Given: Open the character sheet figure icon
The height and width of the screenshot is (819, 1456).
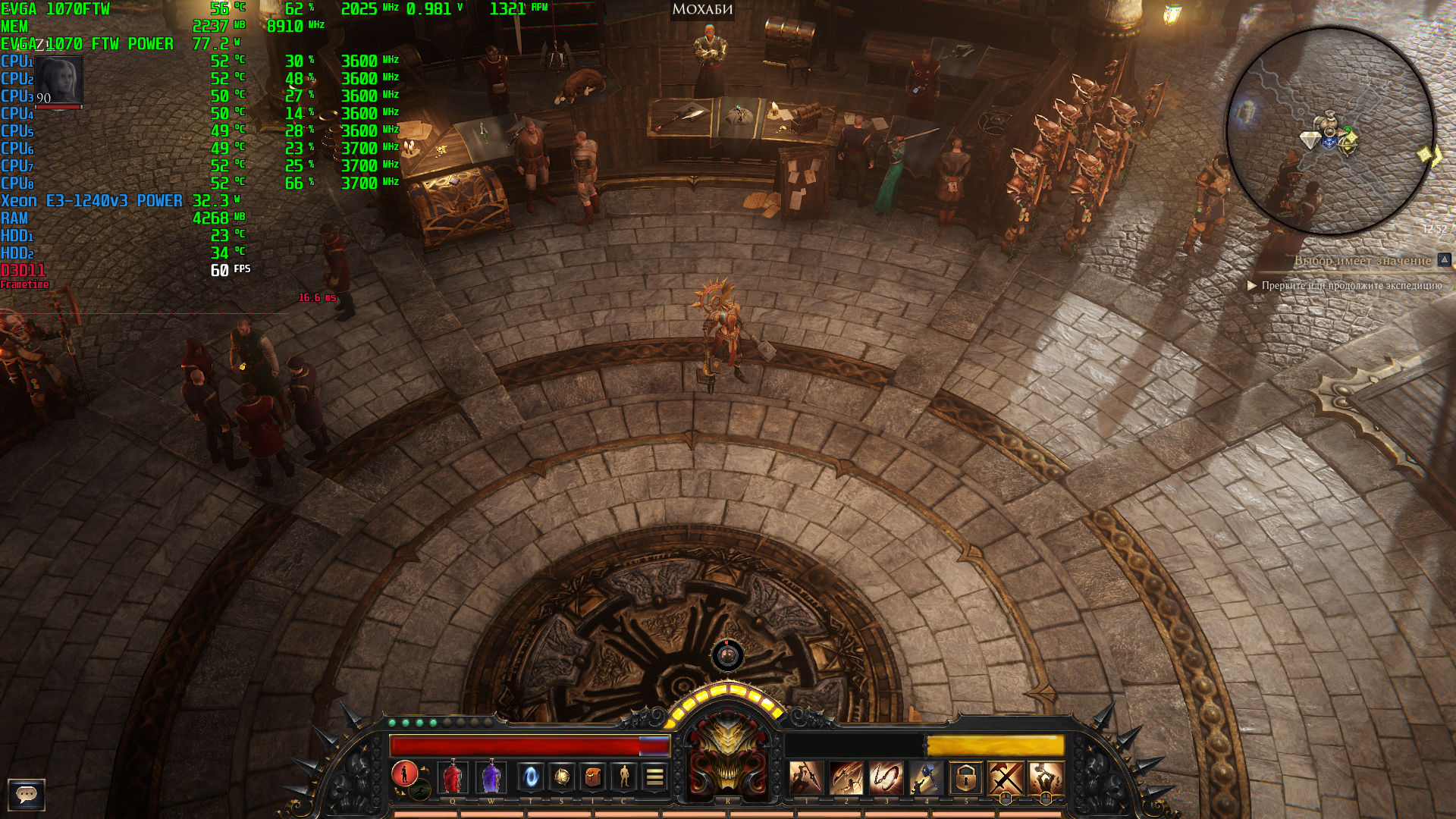Looking at the screenshot, I should tap(624, 777).
